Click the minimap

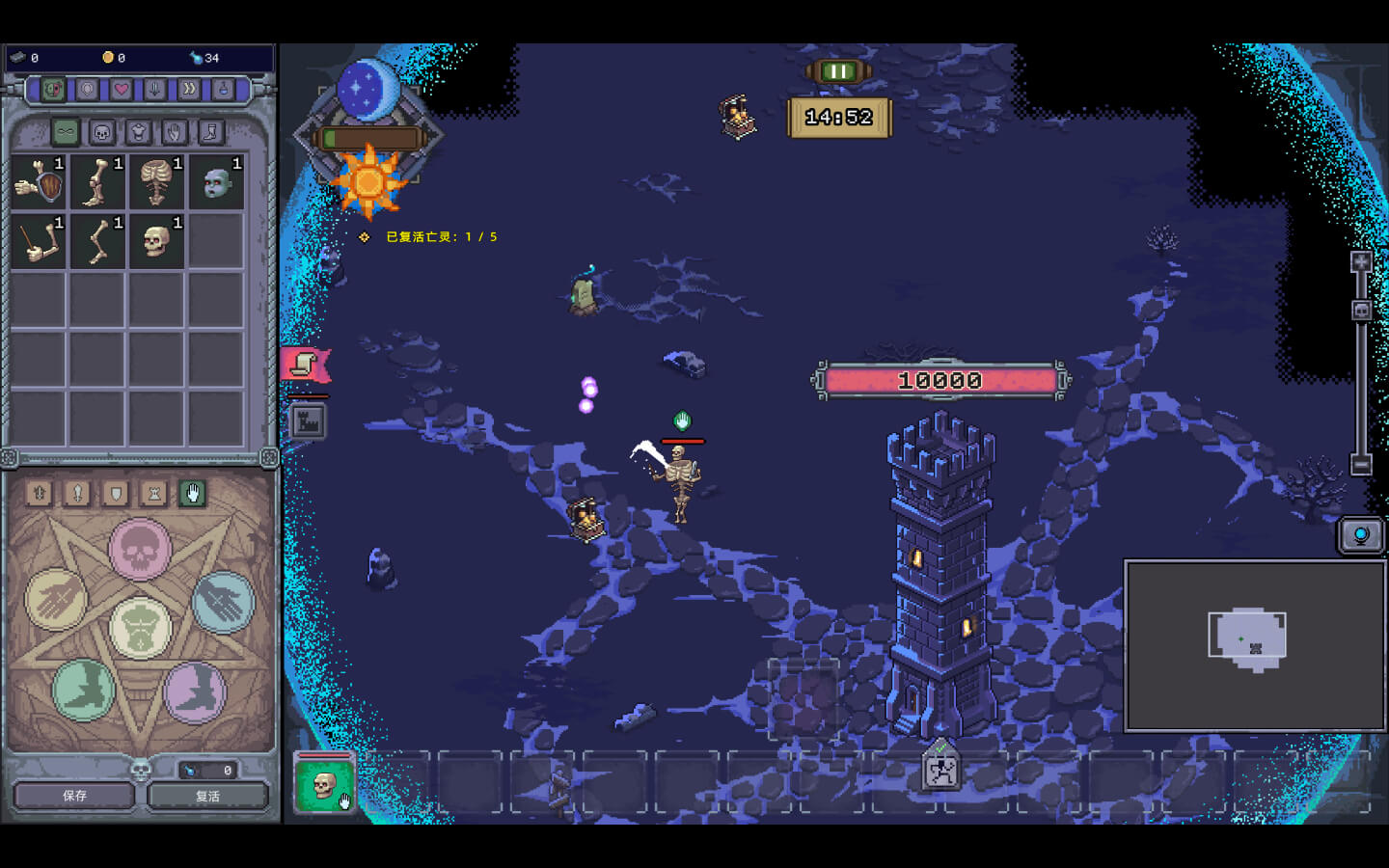point(1254,645)
